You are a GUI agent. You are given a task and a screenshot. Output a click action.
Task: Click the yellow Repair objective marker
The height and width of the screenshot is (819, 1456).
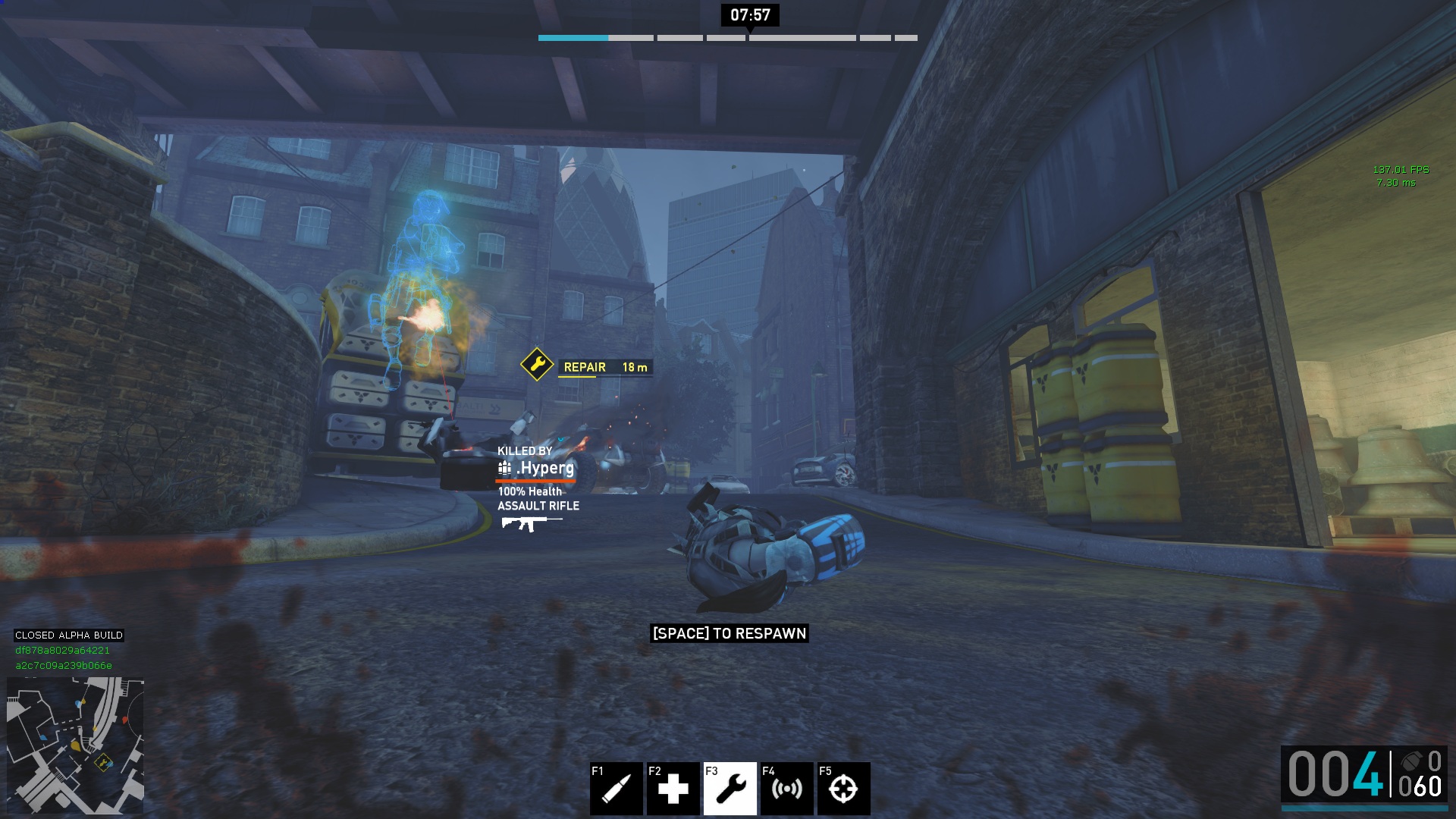[x=537, y=365]
